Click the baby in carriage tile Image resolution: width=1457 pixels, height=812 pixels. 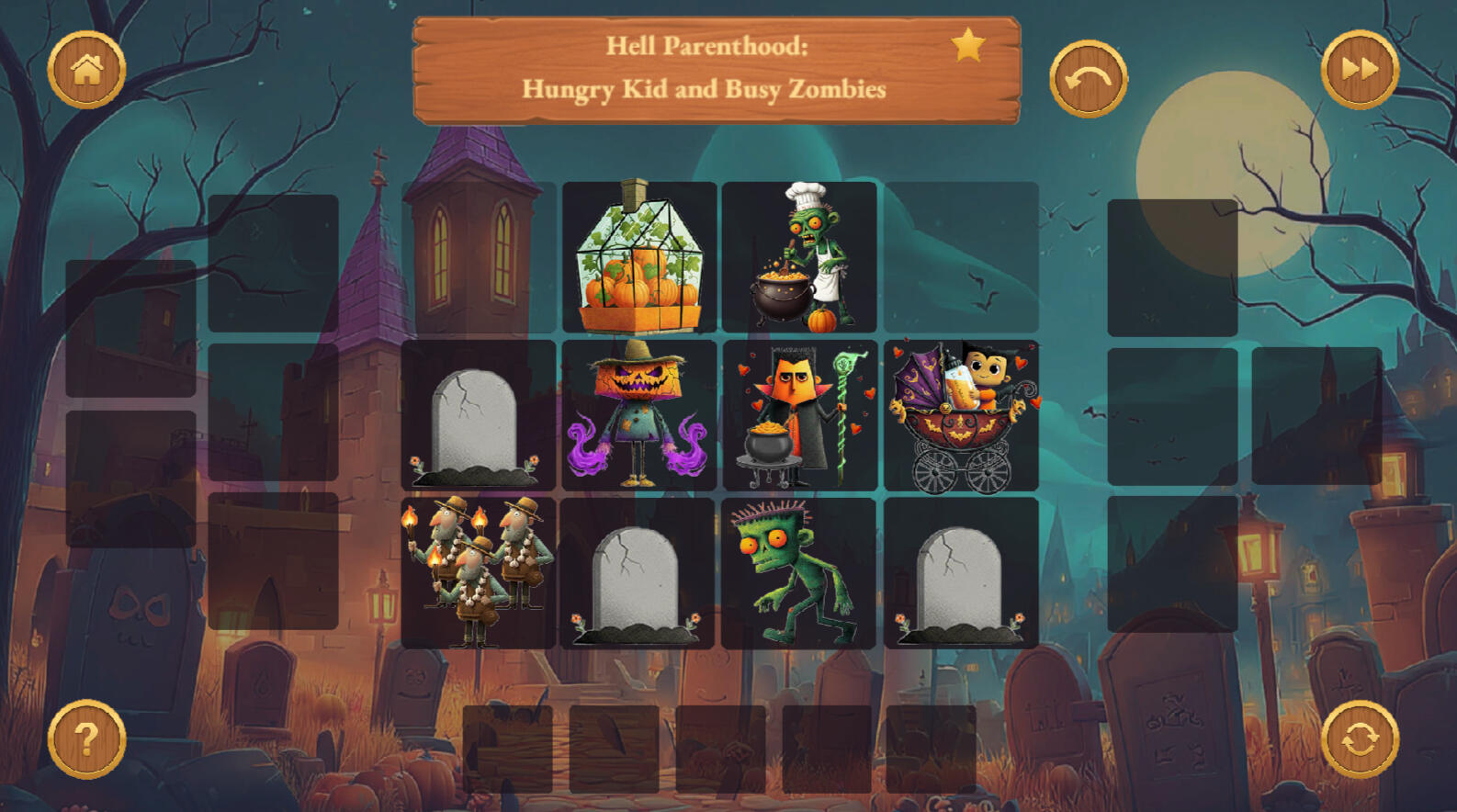961,415
